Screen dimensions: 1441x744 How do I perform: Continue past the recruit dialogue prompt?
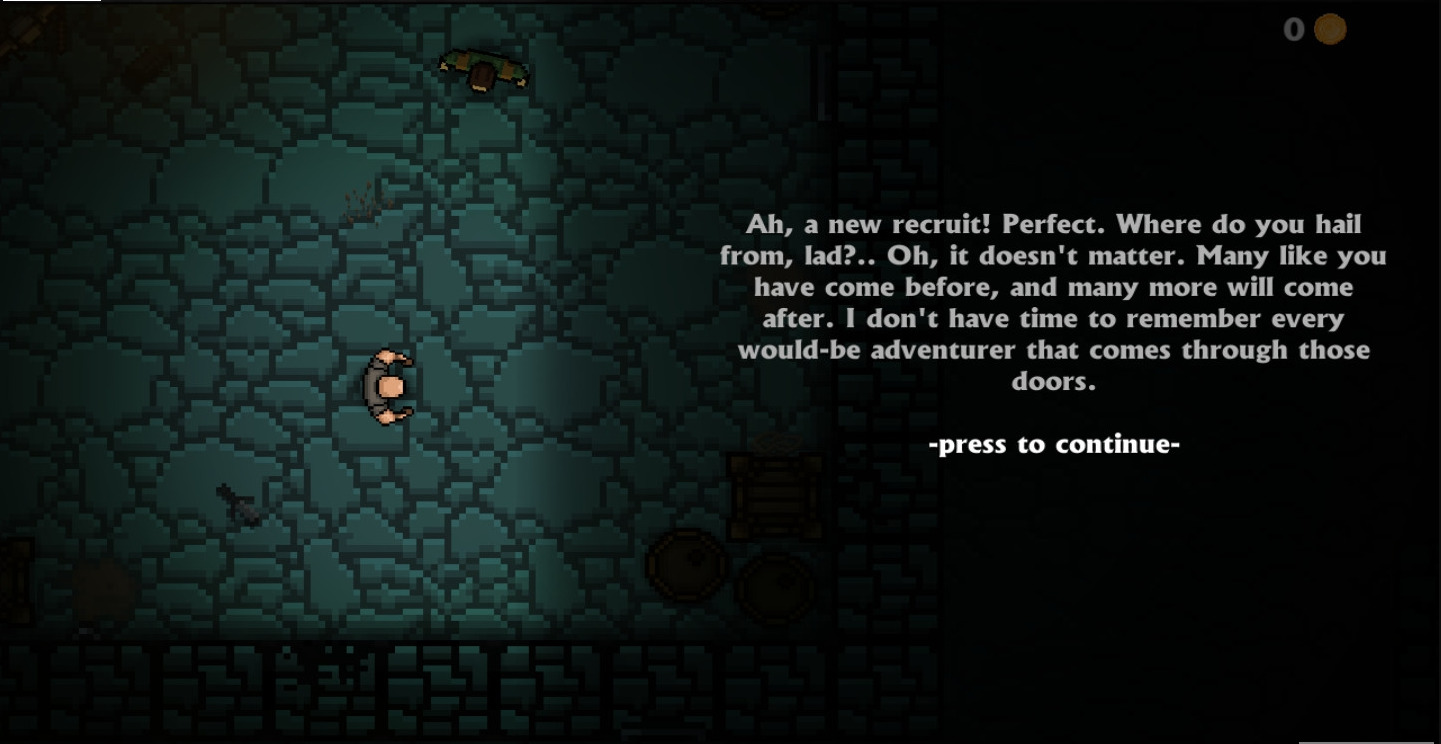tap(1054, 444)
